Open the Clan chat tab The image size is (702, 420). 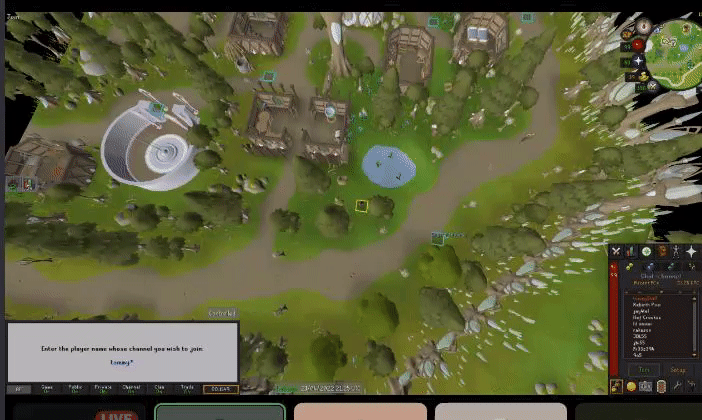click(159, 388)
